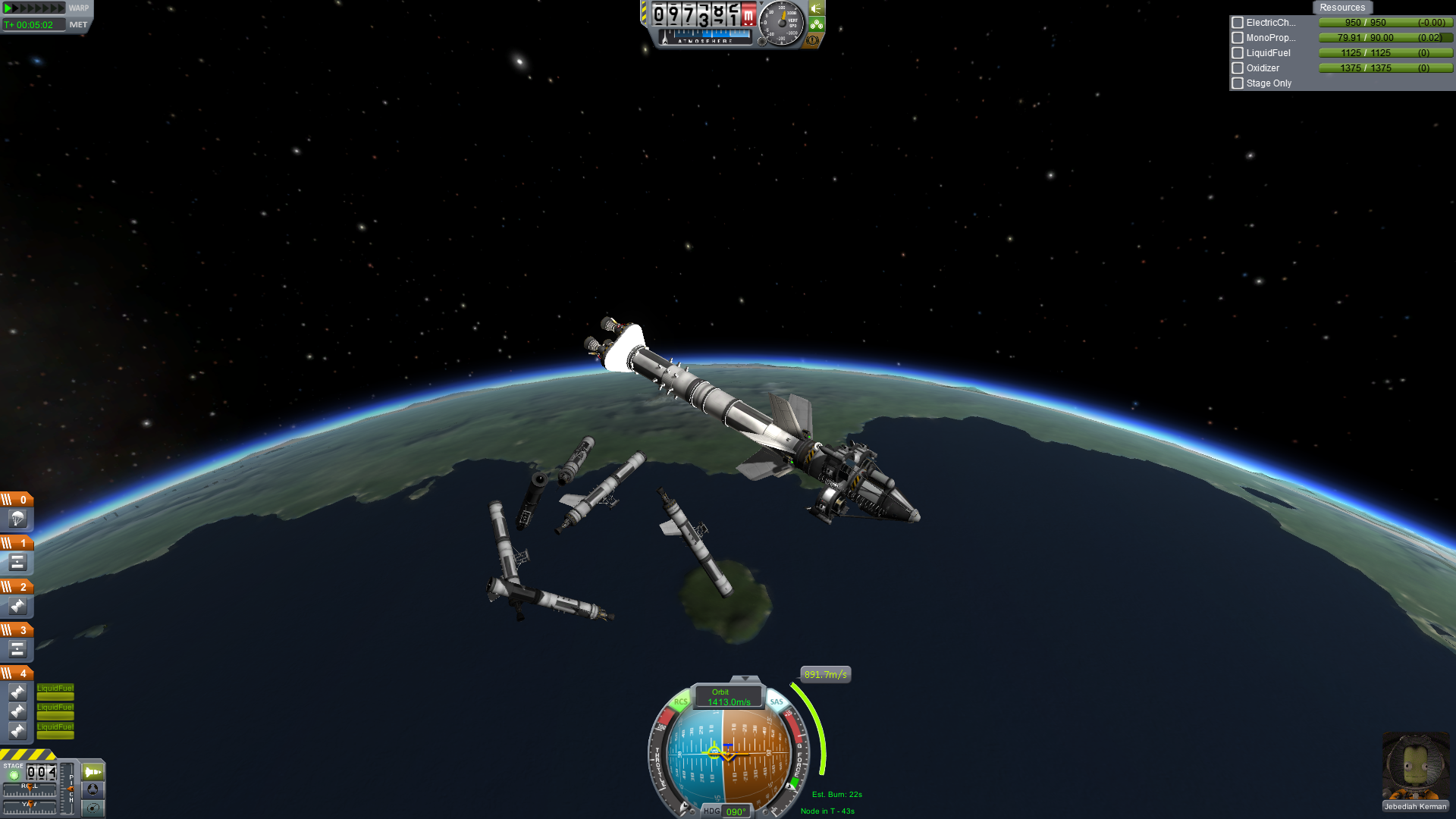The image size is (1456, 819).
Task: Toggle the lights button by the altimeter
Action: 817,8
